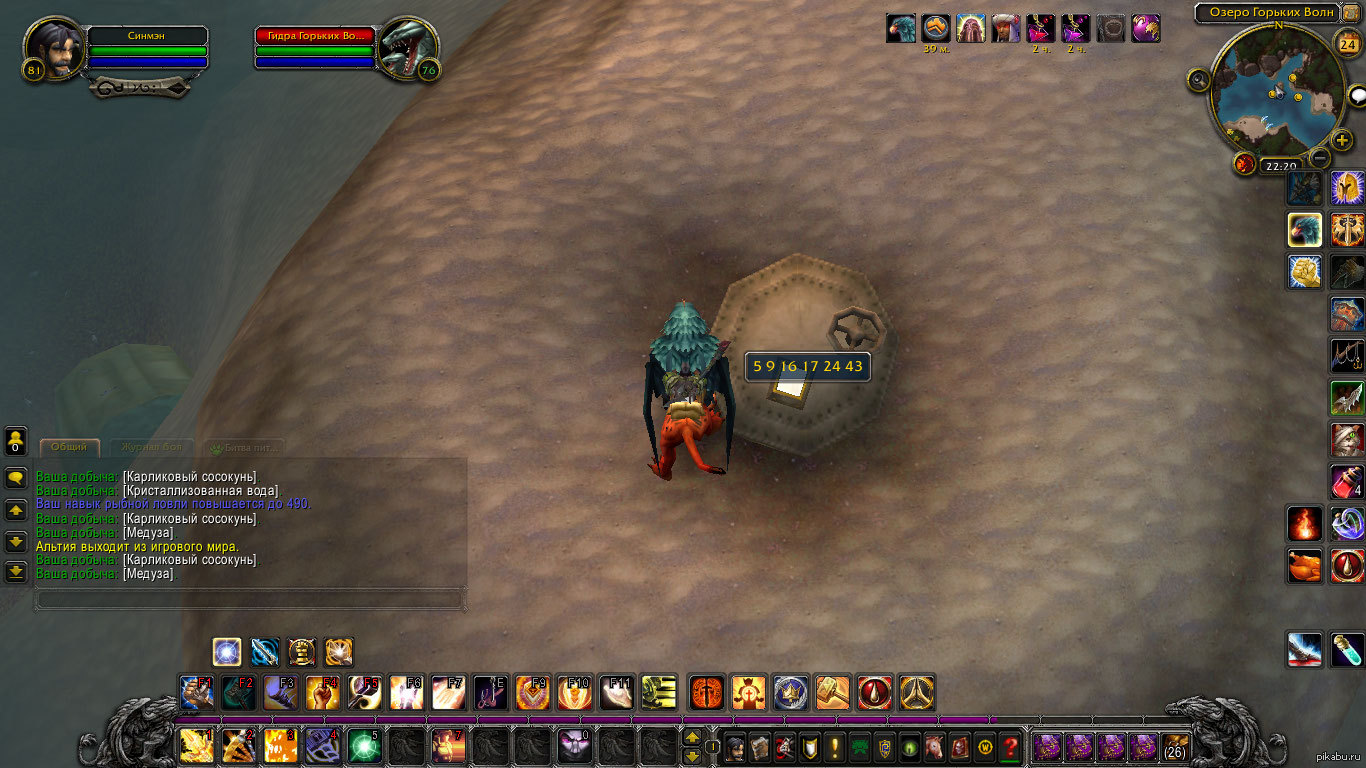Activate the golden hammer ability icon

pos(833,692)
